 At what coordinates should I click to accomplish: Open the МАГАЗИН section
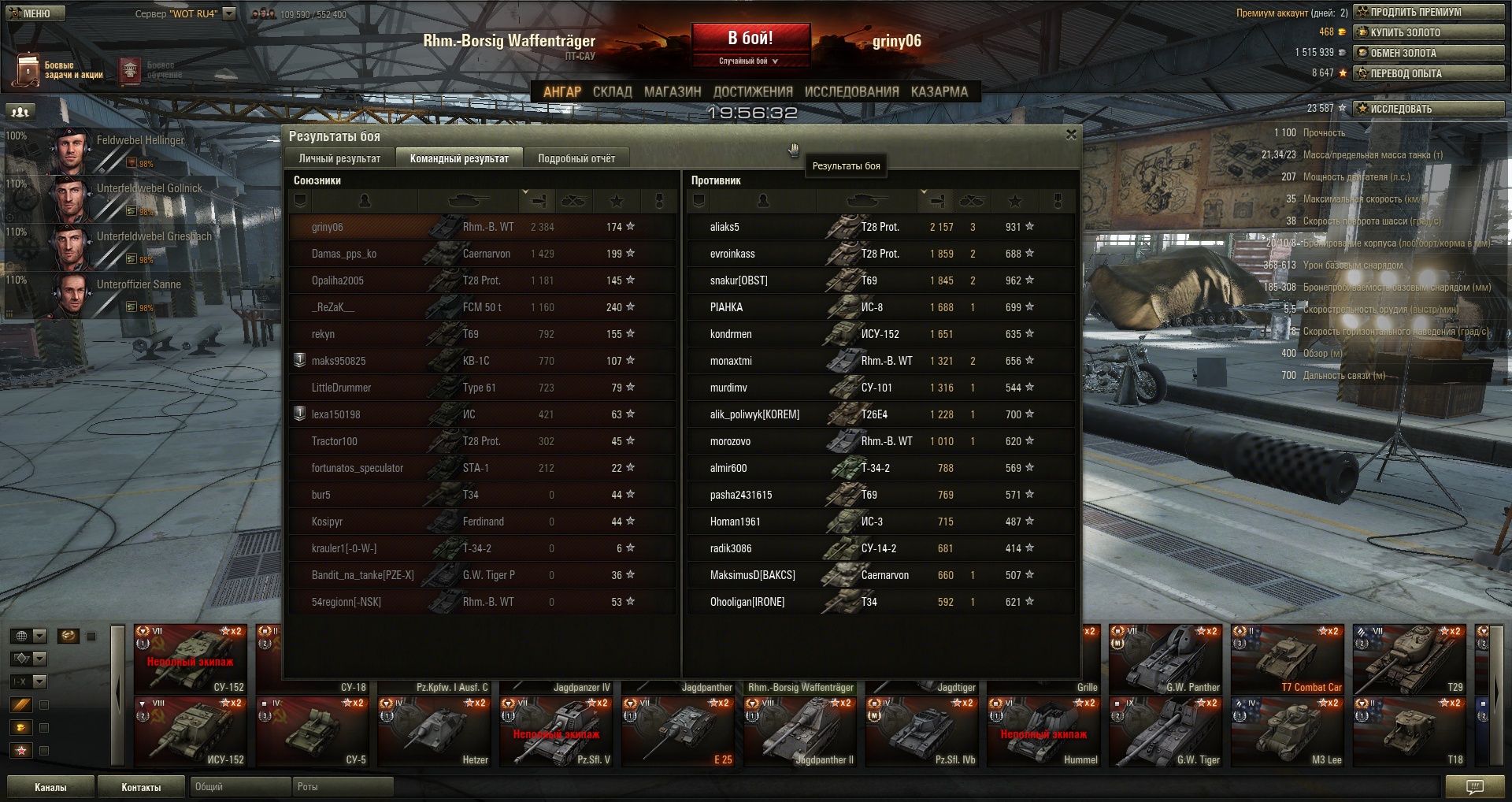[x=673, y=92]
